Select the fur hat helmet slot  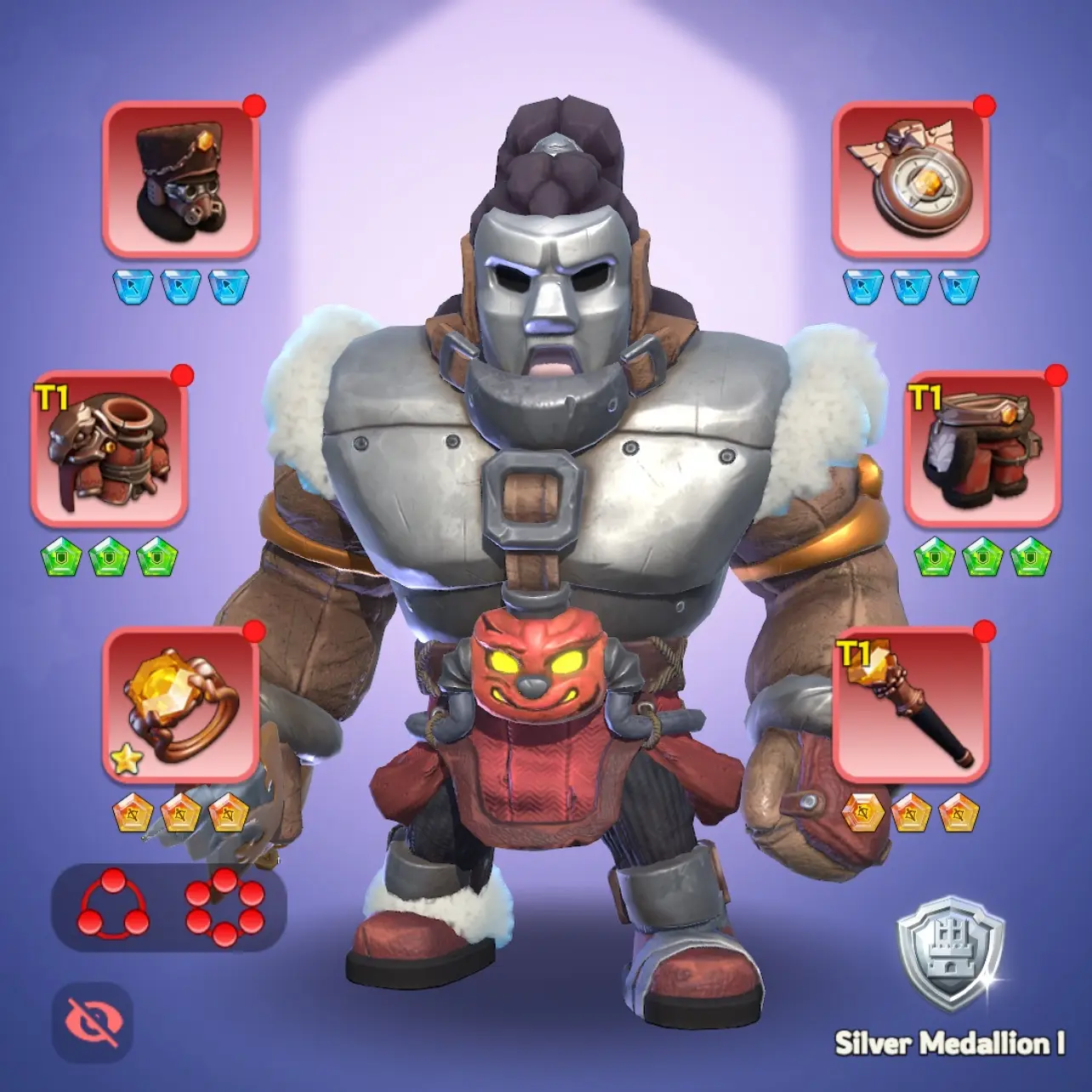pos(180,179)
